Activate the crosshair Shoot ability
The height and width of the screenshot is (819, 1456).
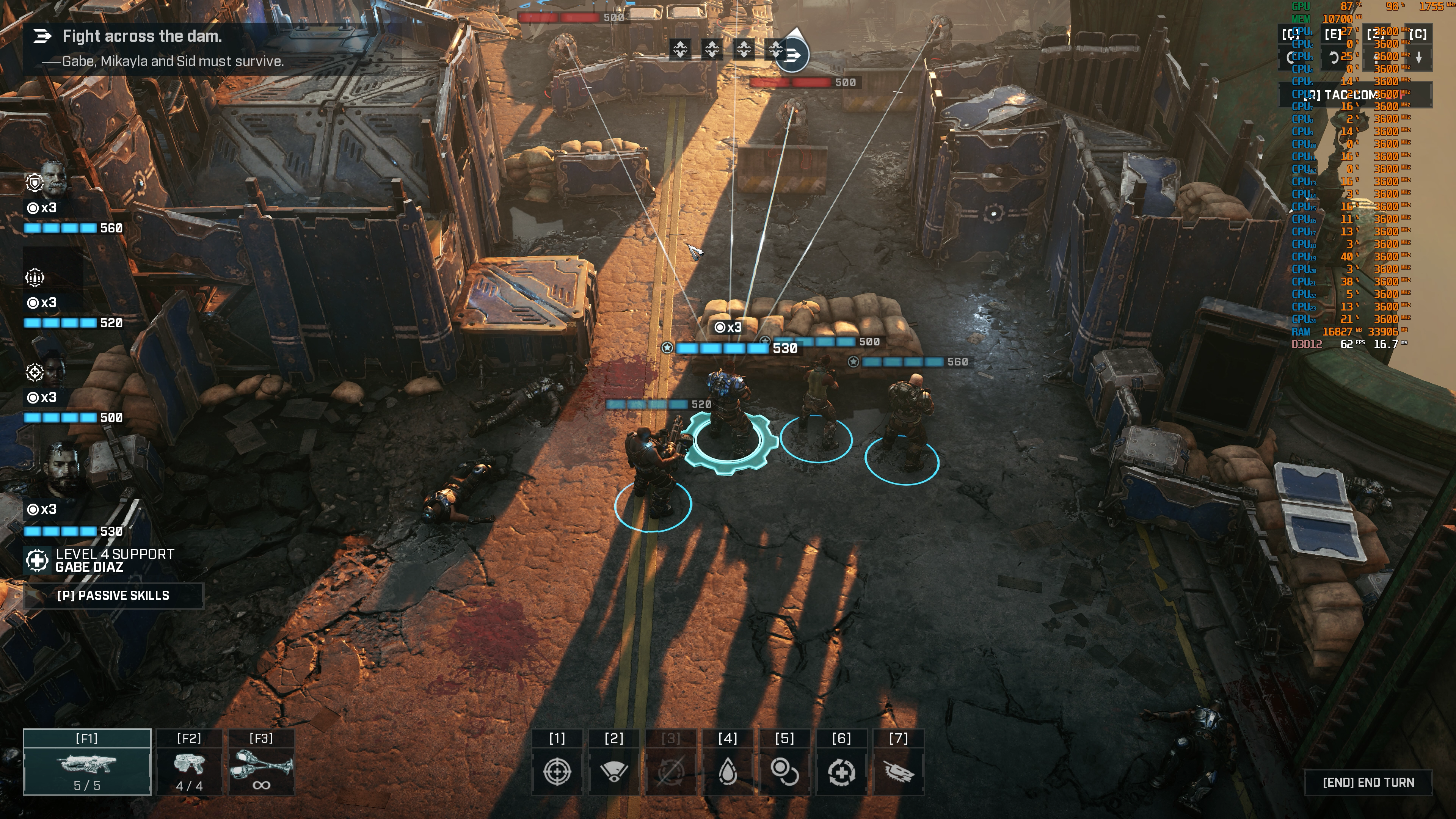point(557,771)
